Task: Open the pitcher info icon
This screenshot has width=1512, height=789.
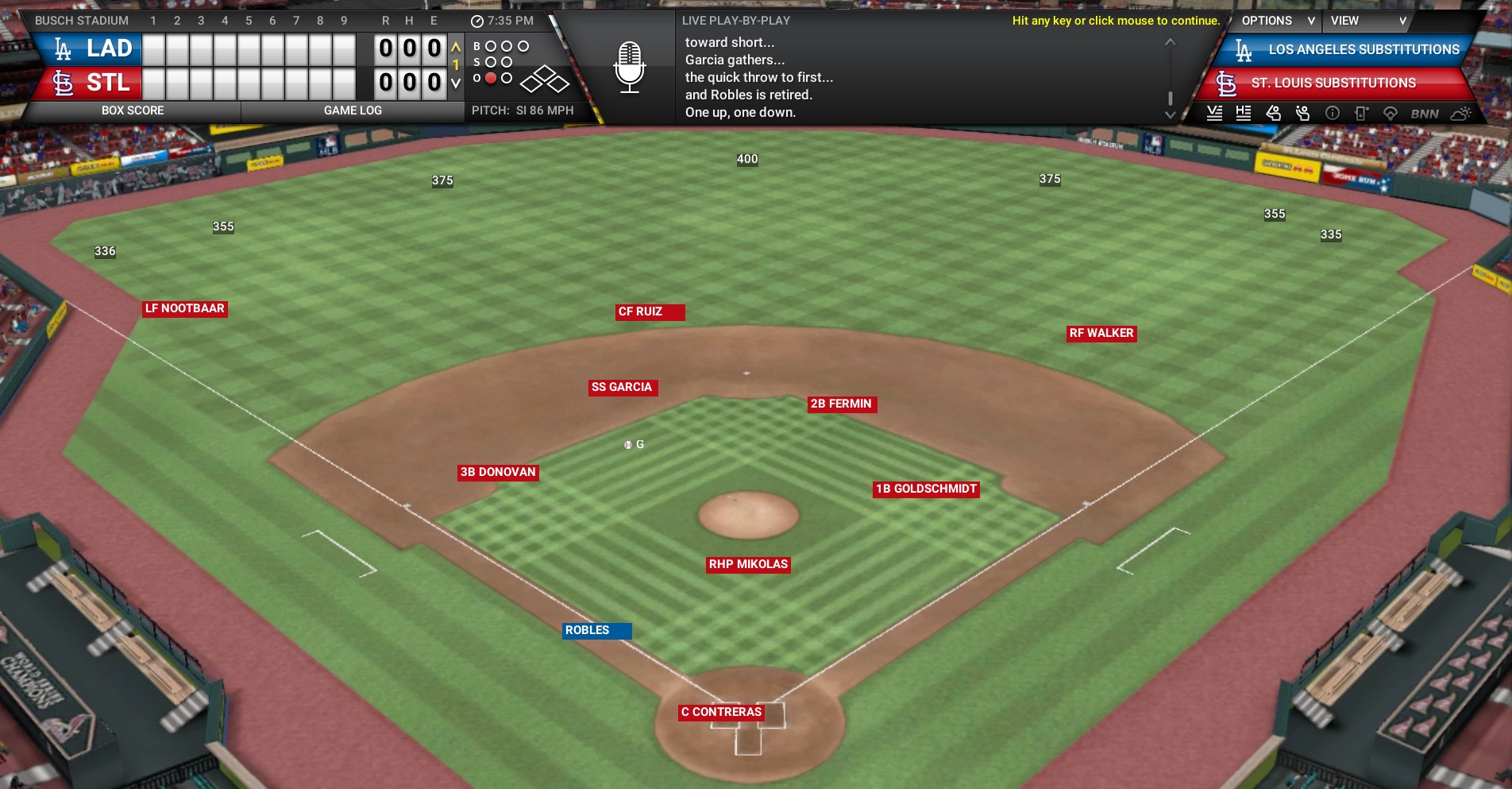Action: [x=1302, y=113]
